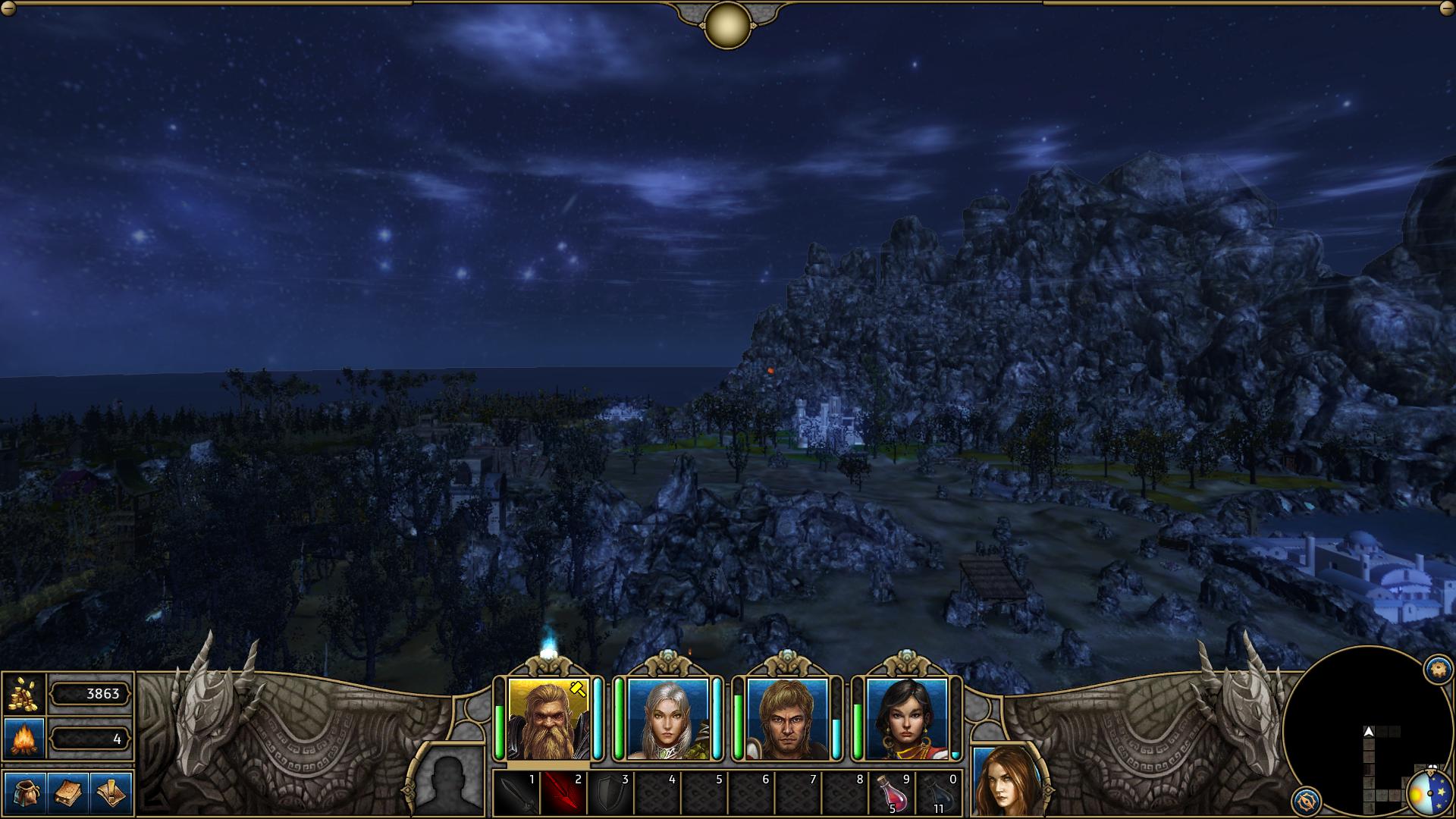
Task: Select the bearded dwarf party member
Action: pos(548,719)
